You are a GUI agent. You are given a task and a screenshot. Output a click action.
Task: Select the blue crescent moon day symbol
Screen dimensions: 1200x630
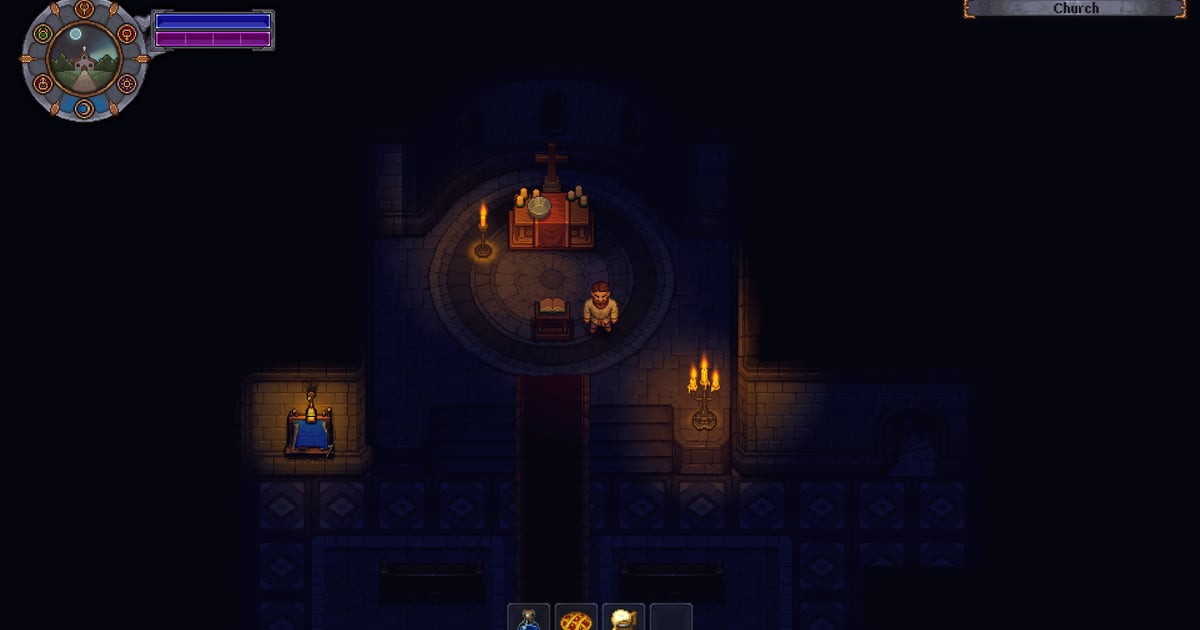pos(84,107)
